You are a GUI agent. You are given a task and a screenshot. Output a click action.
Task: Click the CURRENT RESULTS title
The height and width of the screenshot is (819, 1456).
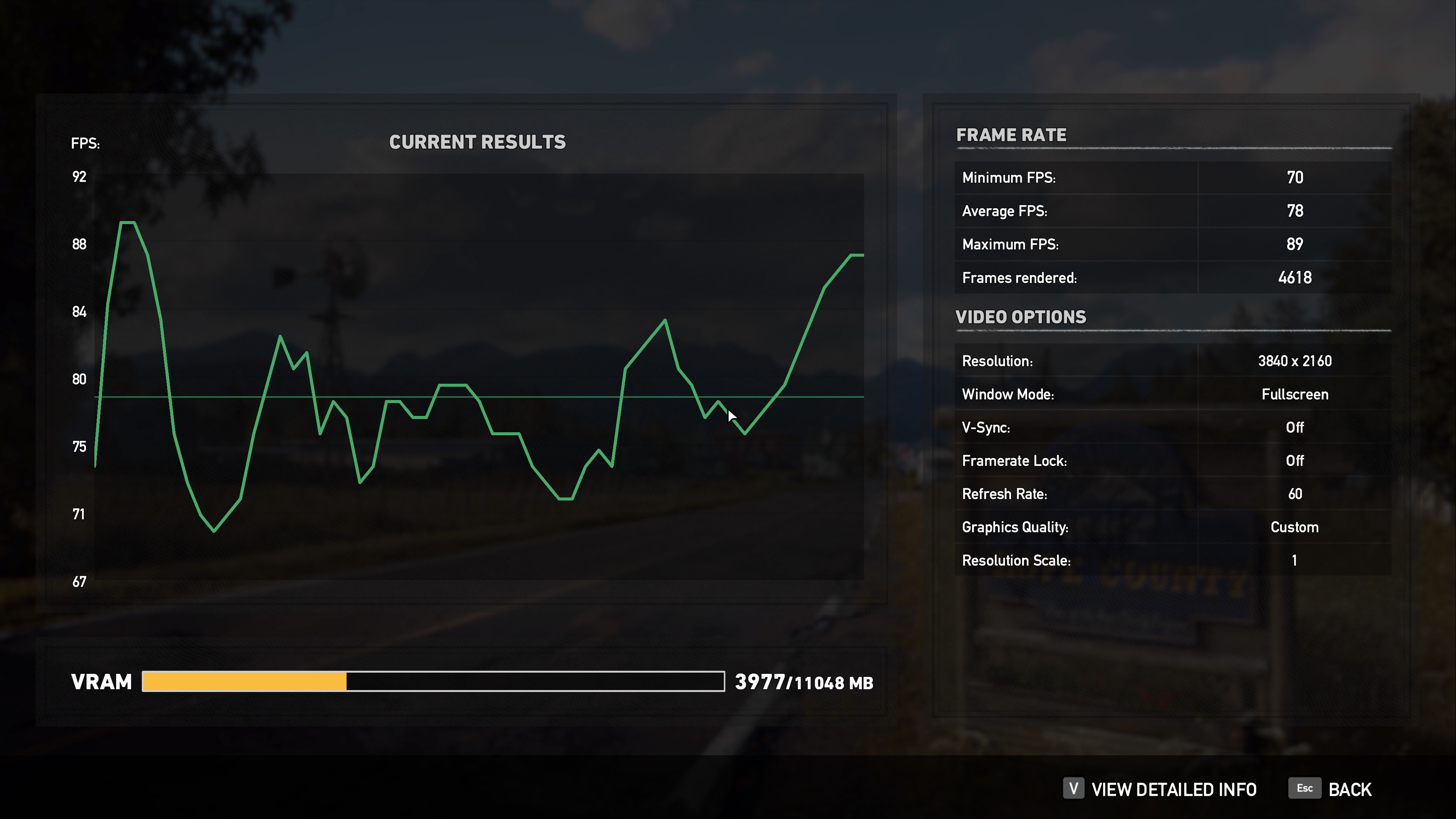click(x=478, y=142)
